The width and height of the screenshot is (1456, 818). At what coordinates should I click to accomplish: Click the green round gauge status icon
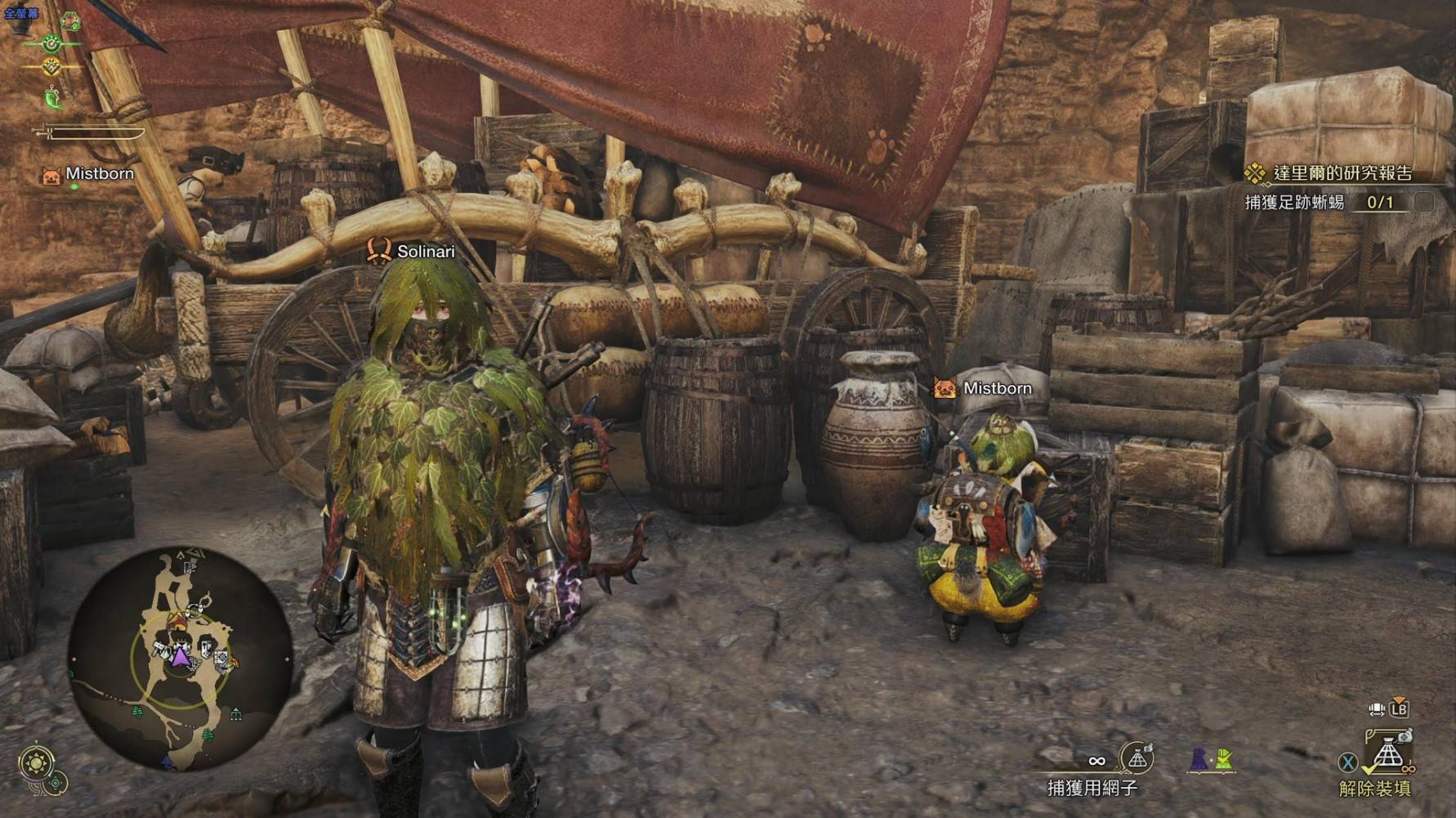click(52, 42)
